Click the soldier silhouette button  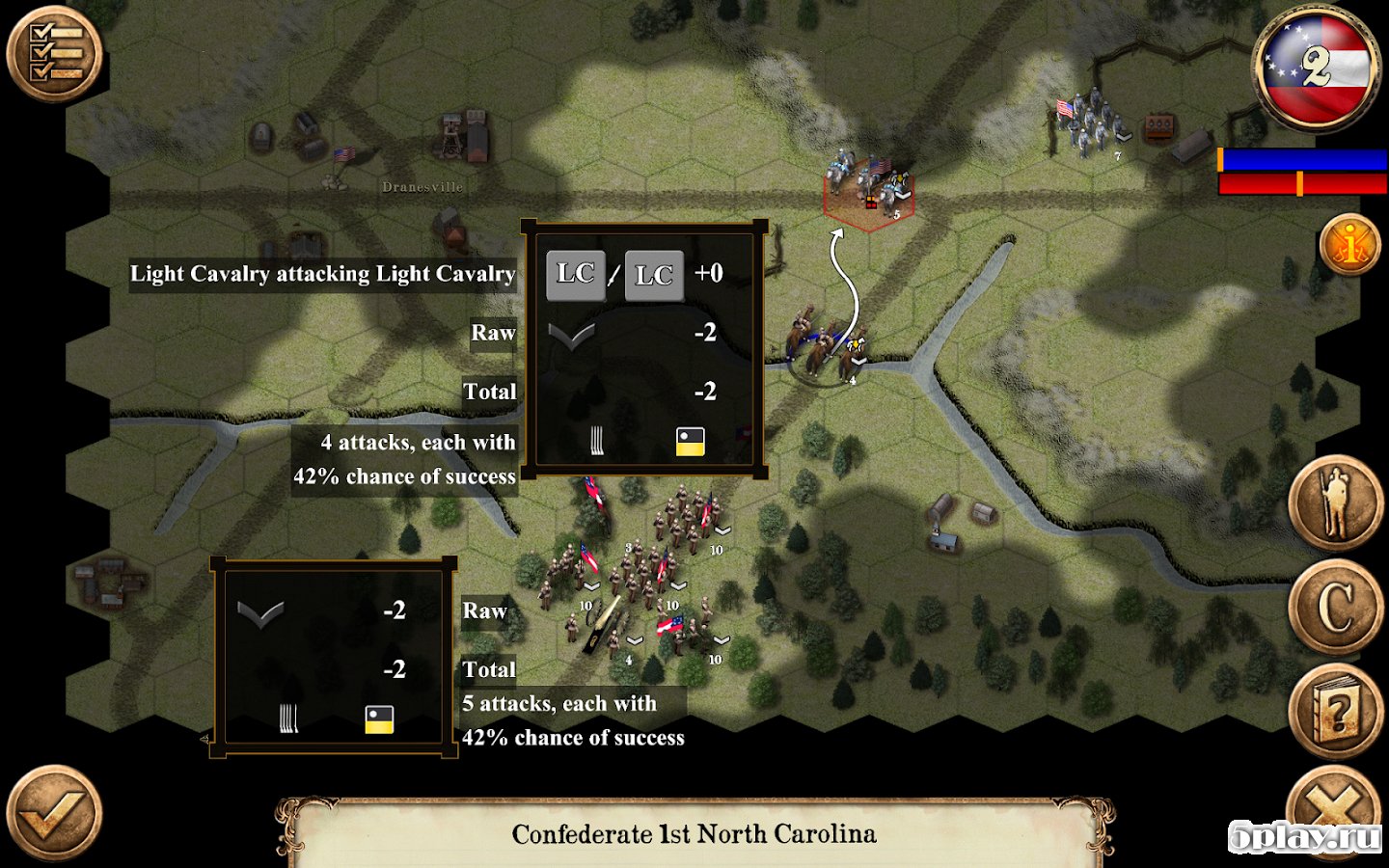pyautogui.click(x=1336, y=502)
